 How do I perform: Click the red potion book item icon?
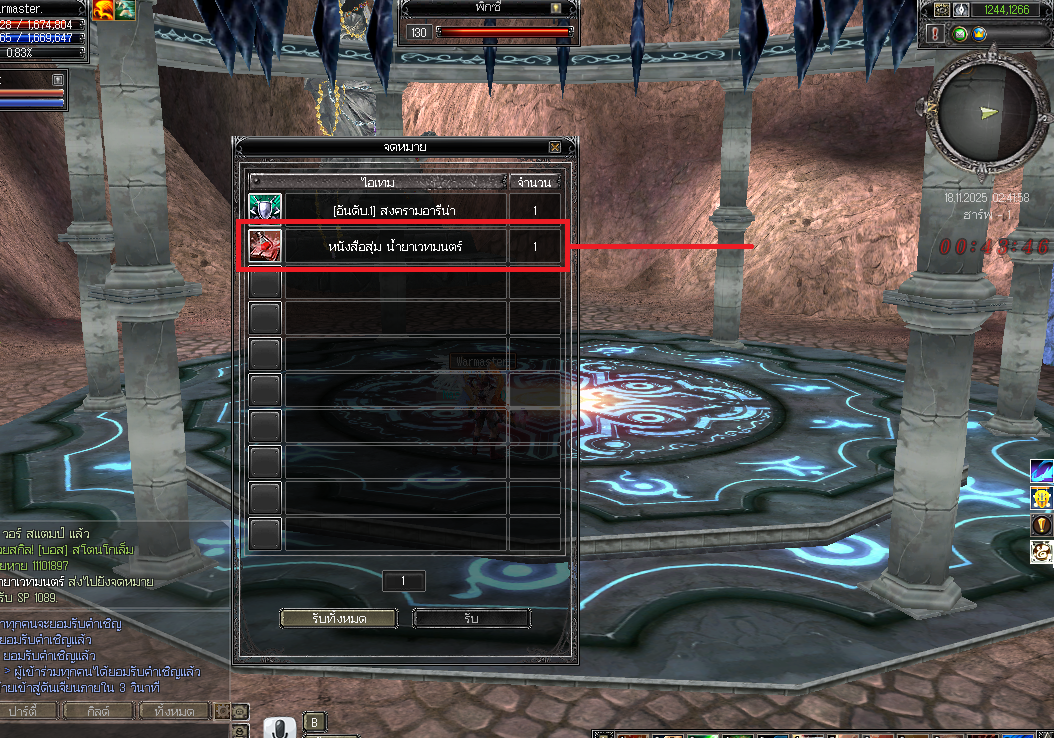(x=265, y=246)
